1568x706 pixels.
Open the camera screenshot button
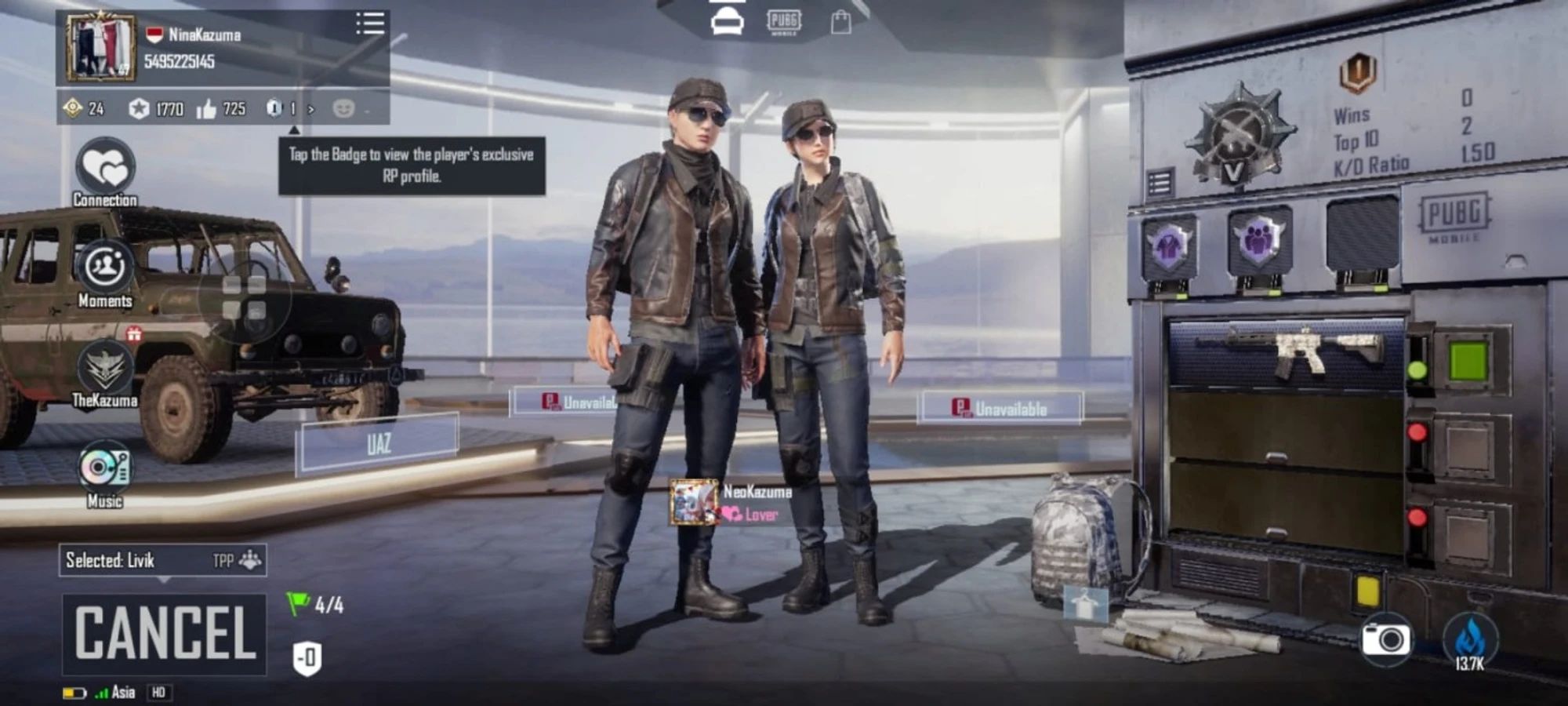(x=1385, y=639)
